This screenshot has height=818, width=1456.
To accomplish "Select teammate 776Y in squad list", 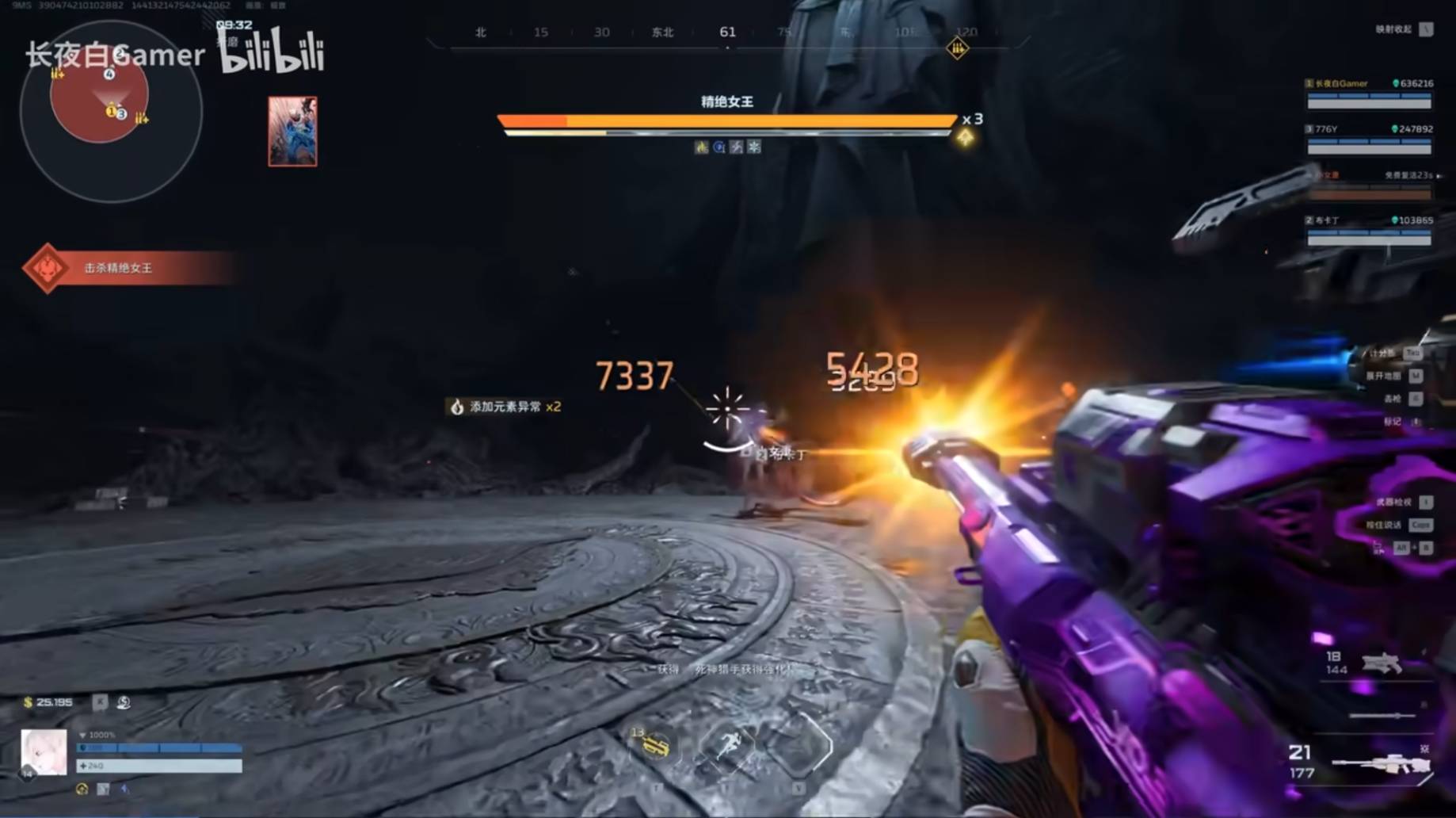I will 1369,139.
